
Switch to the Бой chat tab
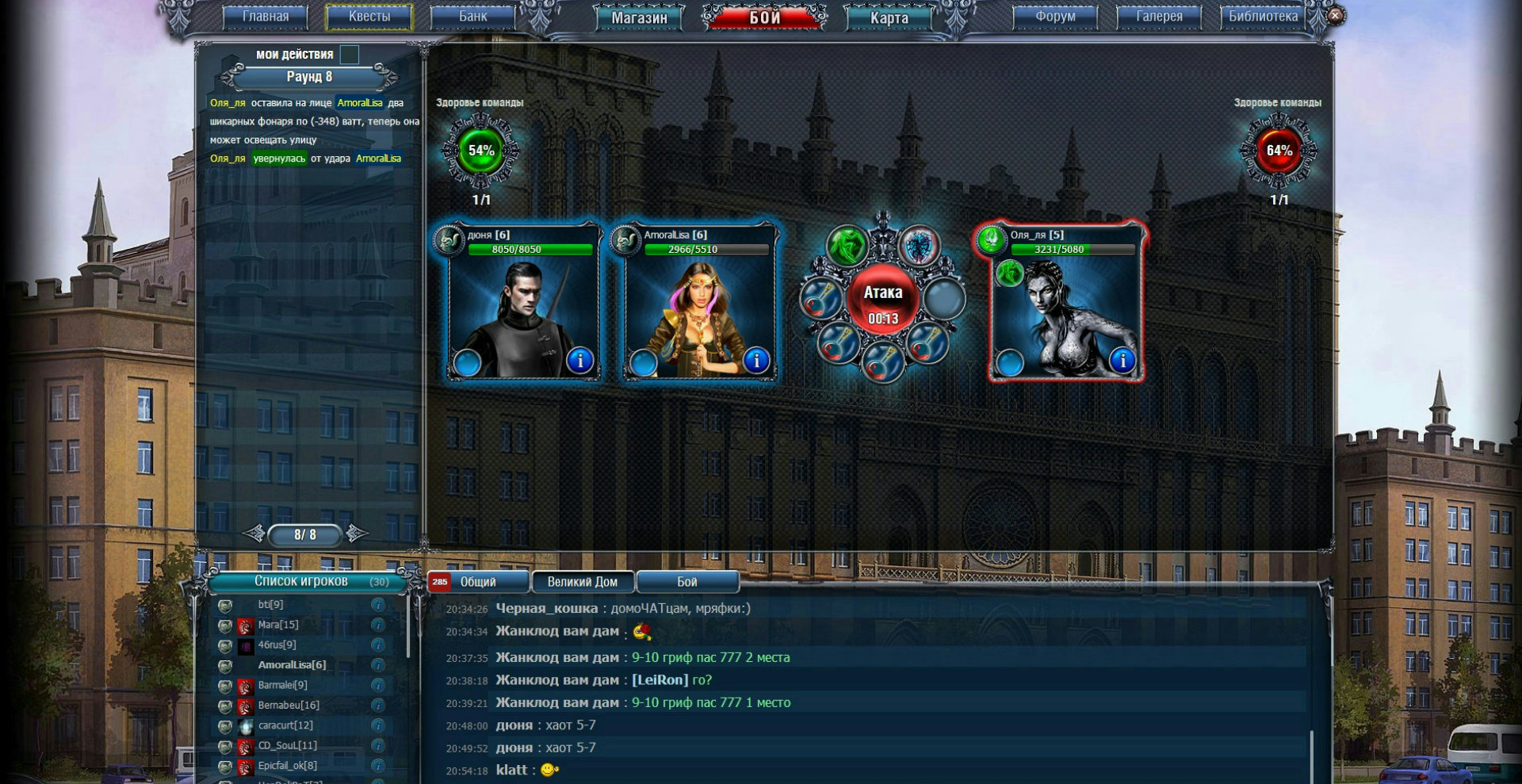coord(686,582)
